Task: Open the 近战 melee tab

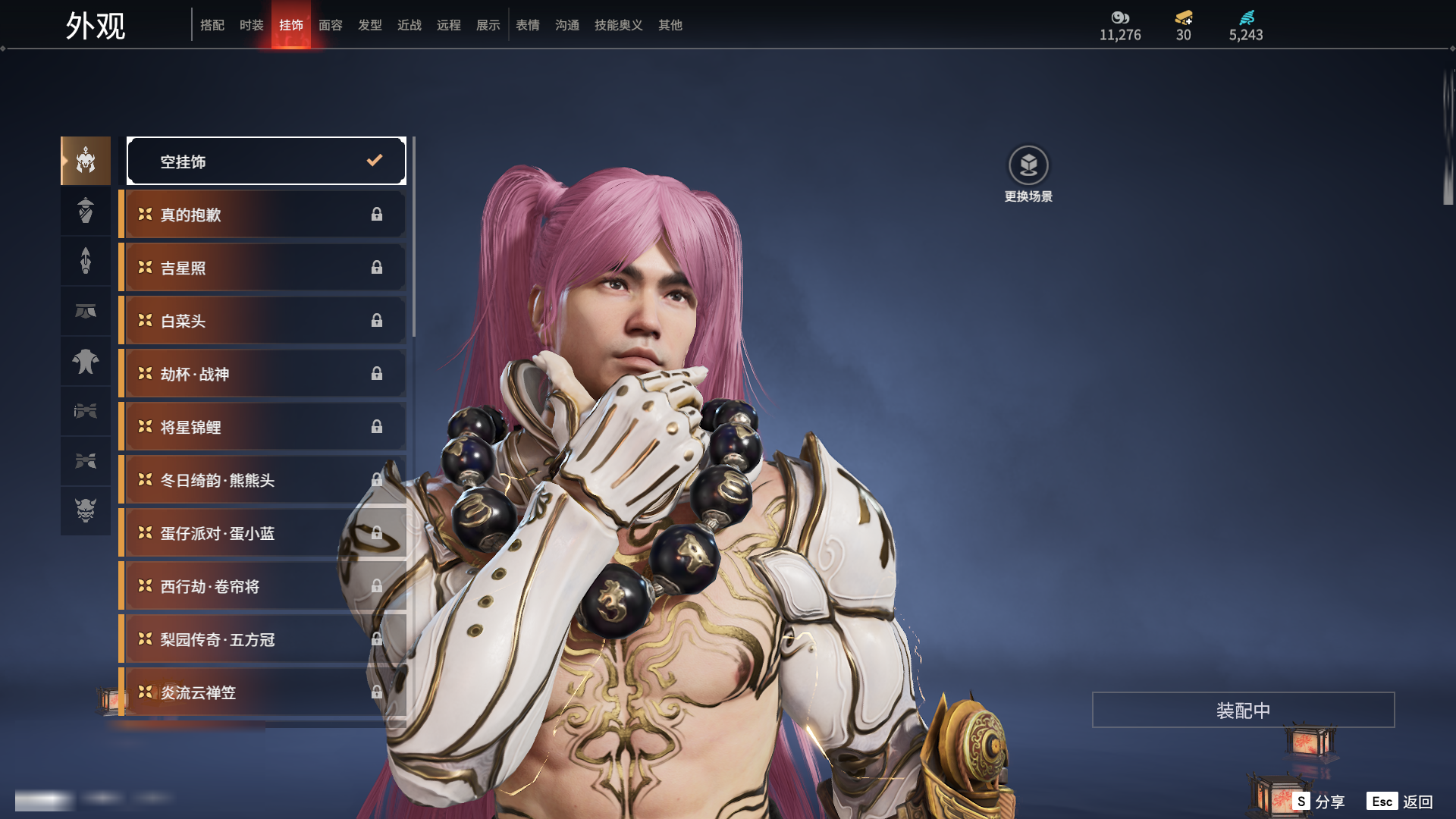Action: click(409, 25)
